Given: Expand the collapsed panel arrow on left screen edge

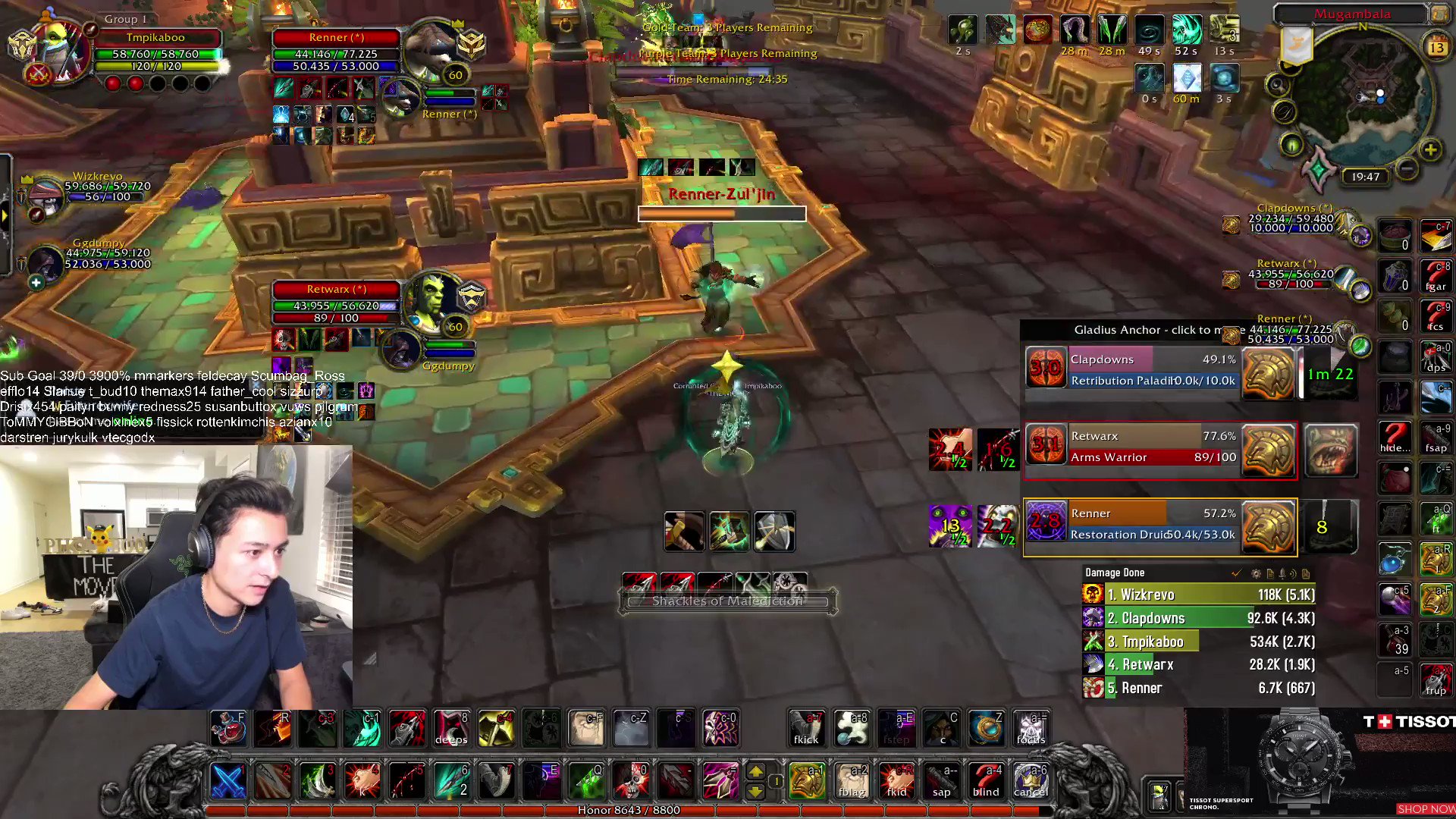Looking at the screenshot, I should tap(6, 215).
